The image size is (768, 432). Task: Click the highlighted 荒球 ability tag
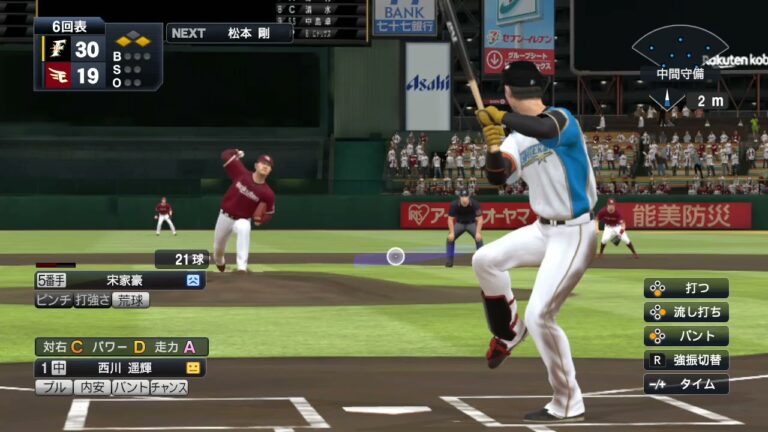tap(131, 300)
